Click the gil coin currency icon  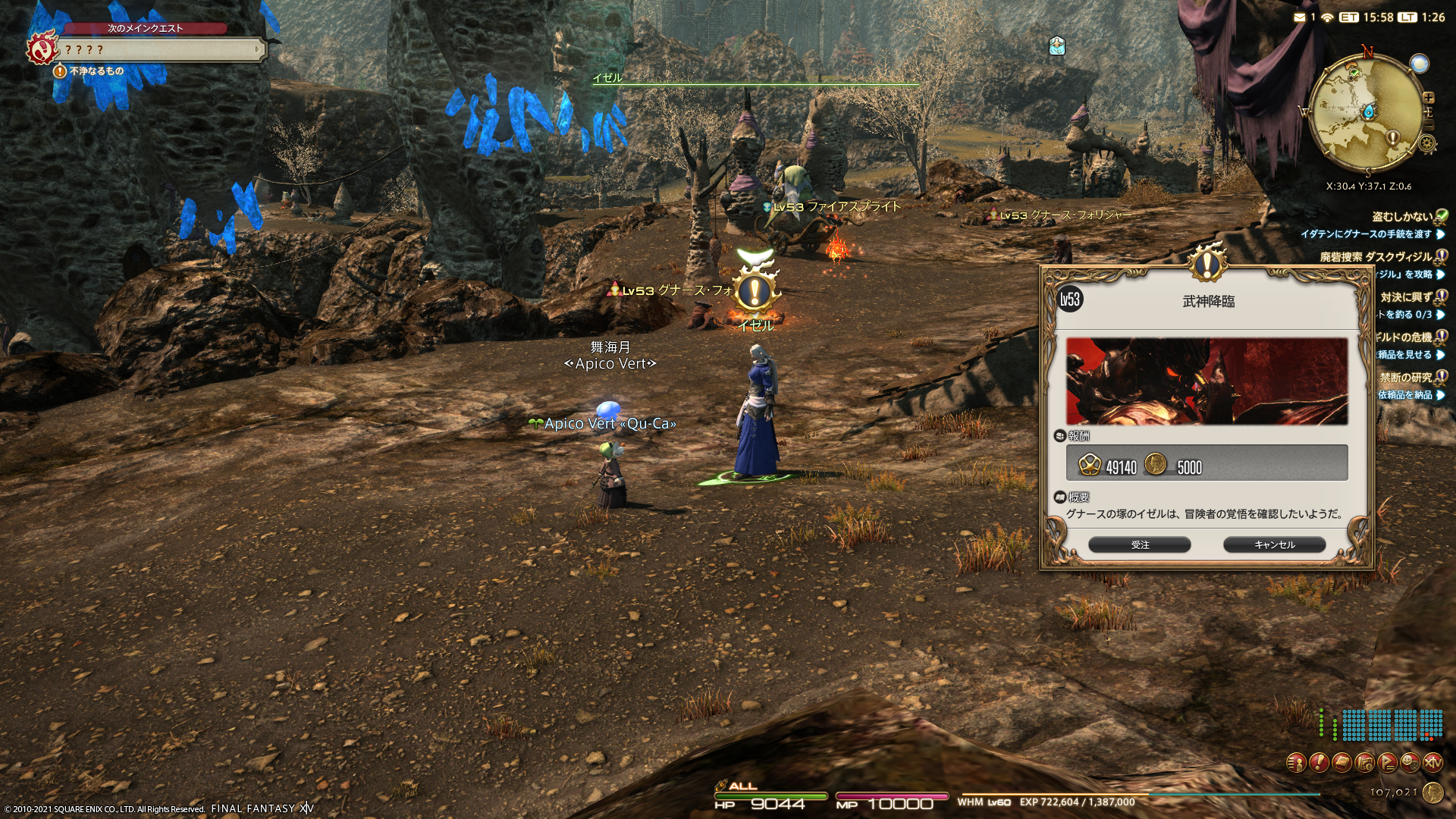click(x=1432, y=792)
